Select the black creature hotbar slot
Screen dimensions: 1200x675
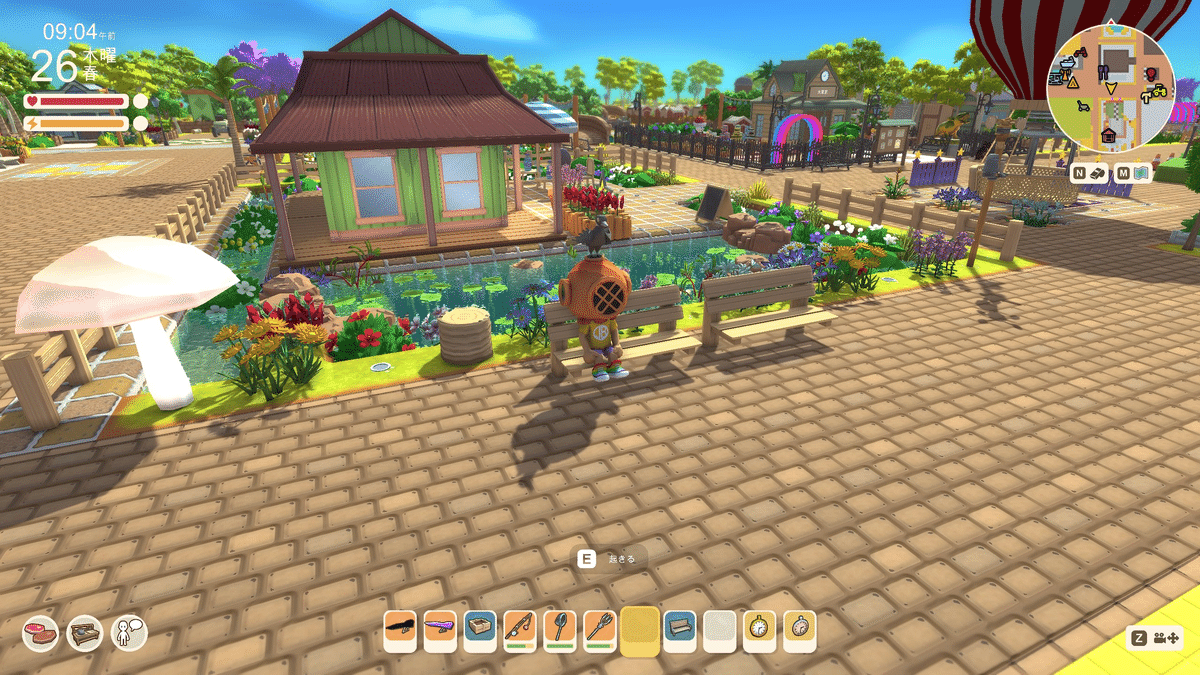click(x=400, y=630)
